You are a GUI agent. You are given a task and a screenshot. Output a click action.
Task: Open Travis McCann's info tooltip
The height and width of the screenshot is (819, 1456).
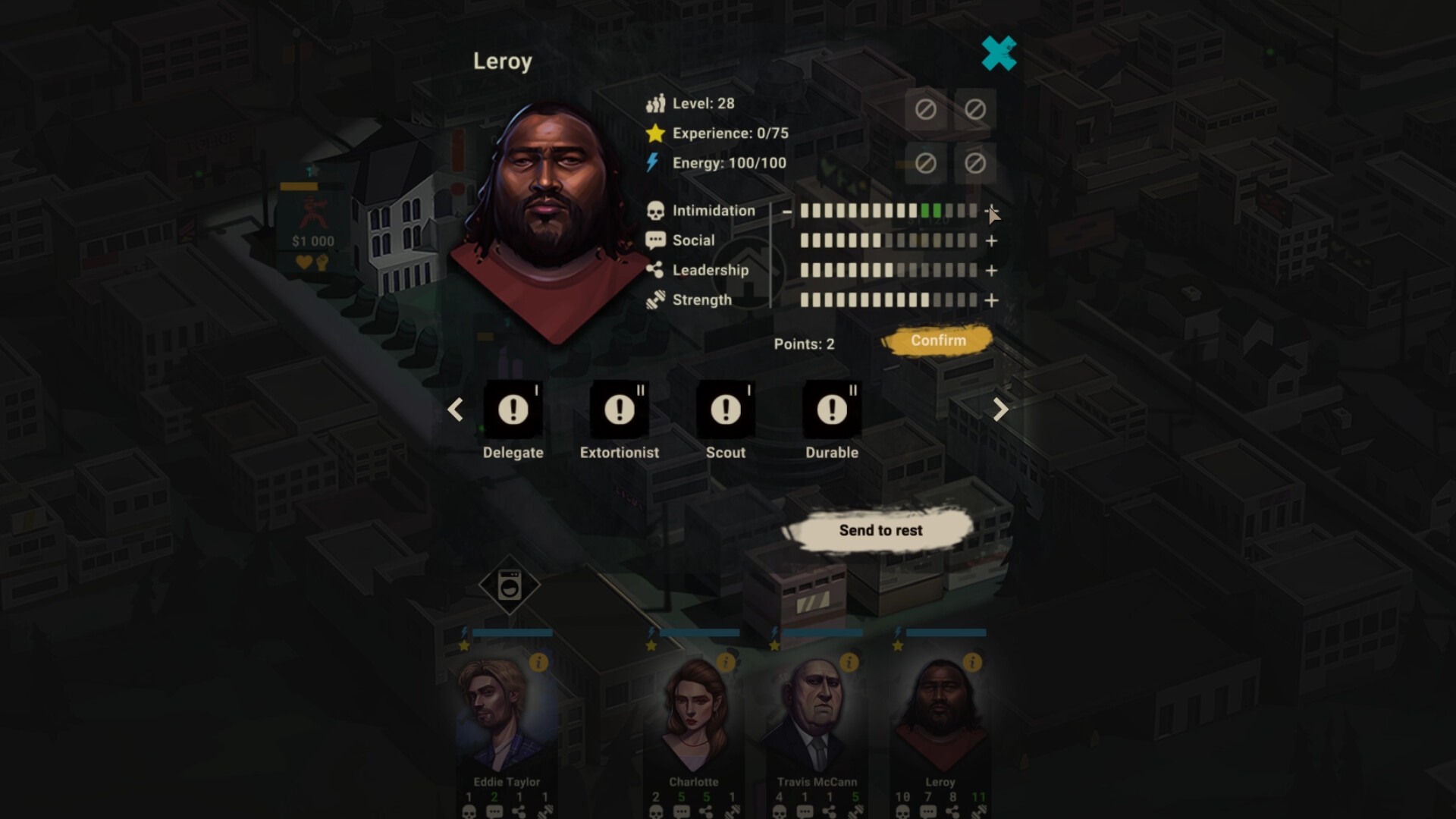[848, 663]
